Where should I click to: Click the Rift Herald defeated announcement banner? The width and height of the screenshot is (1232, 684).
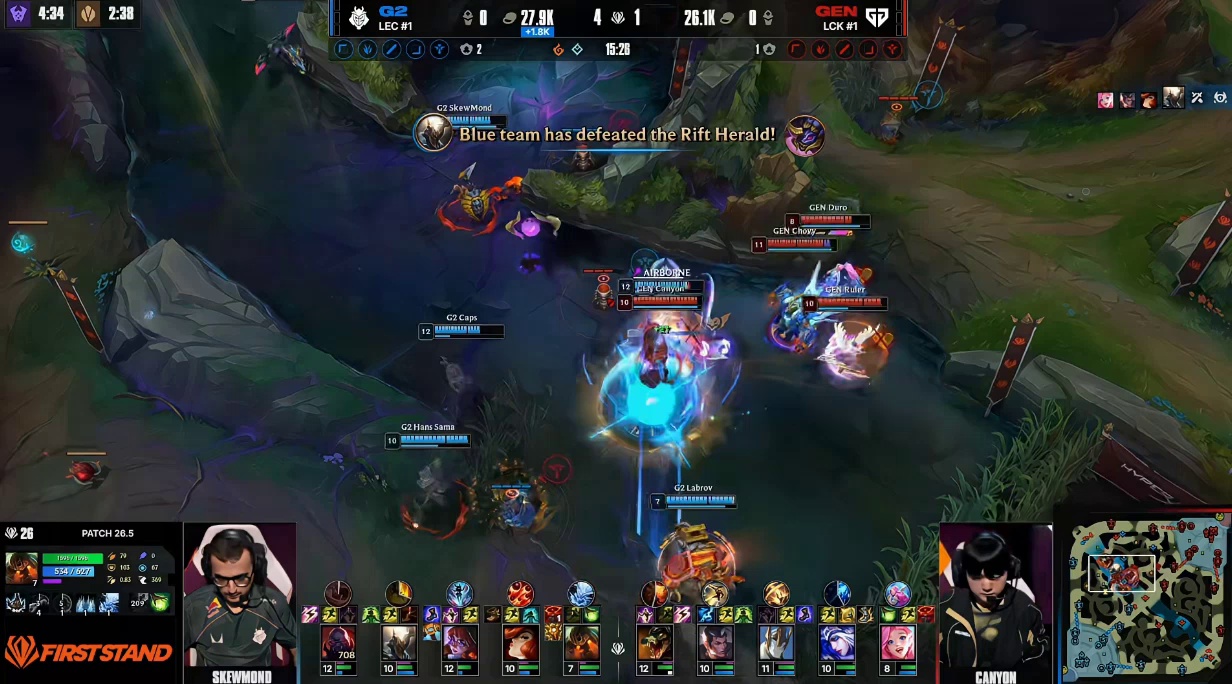coord(616,133)
